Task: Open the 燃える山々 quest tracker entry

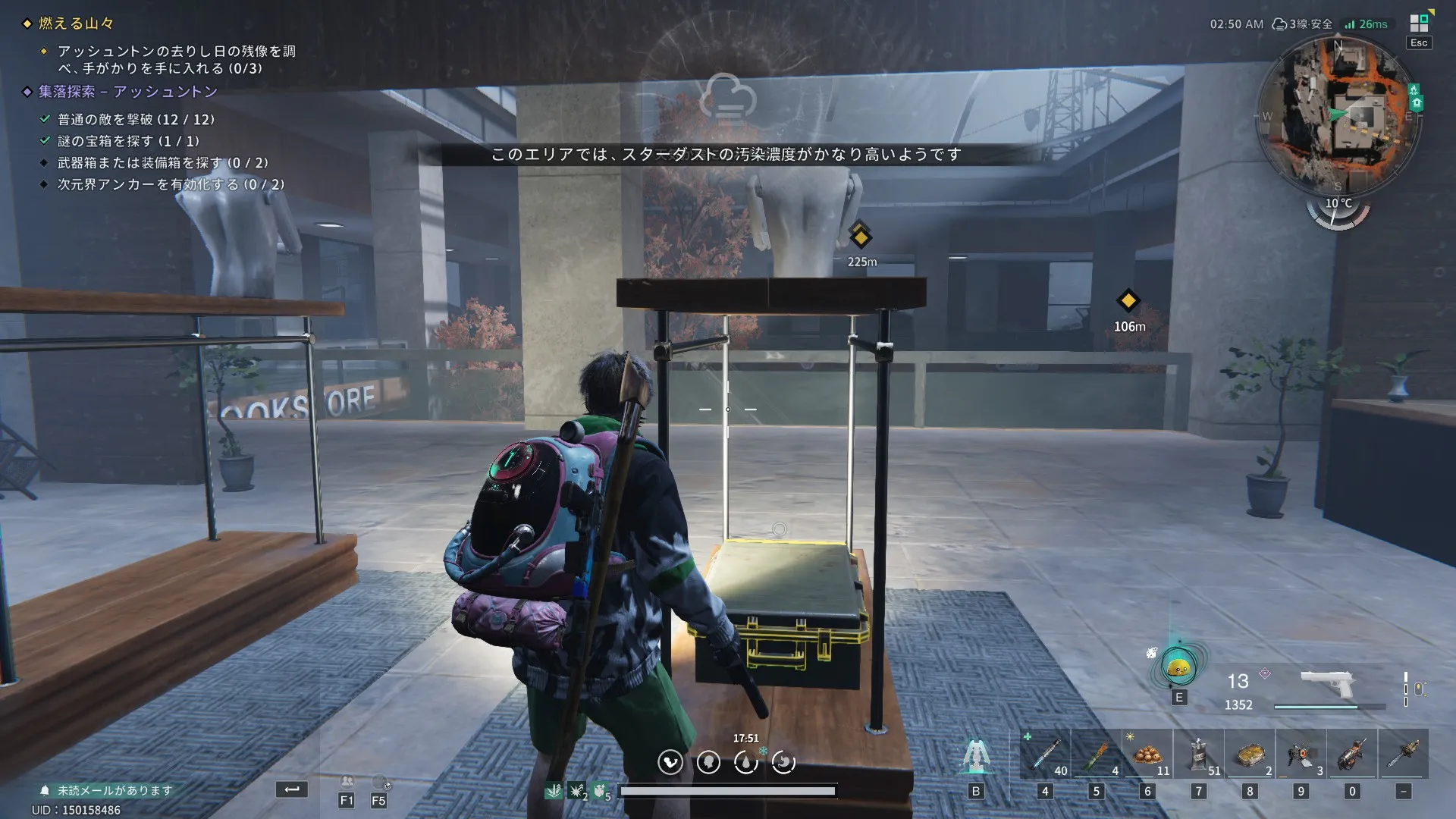Action: [76, 24]
